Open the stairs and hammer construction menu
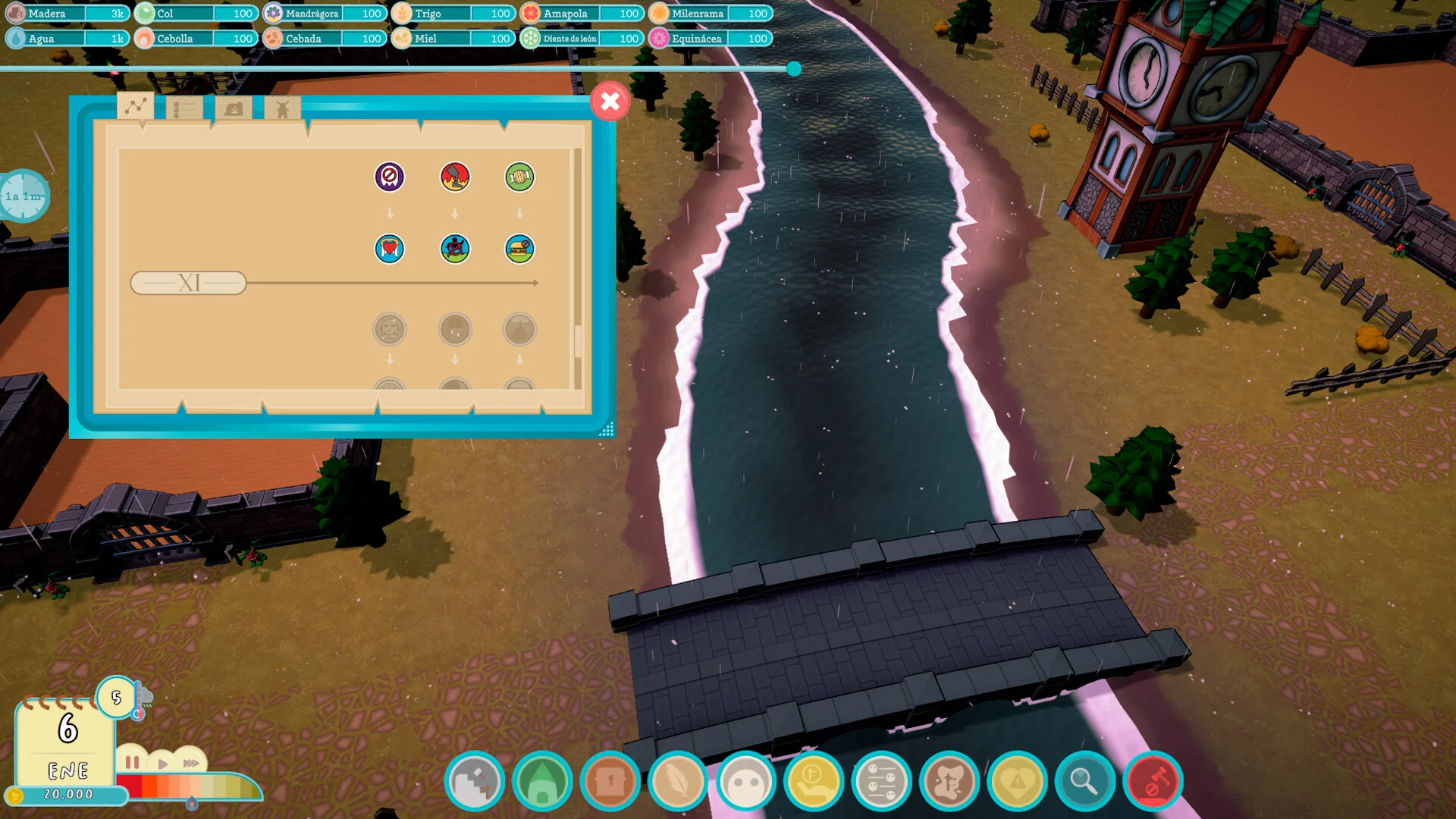 pyautogui.click(x=474, y=781)
